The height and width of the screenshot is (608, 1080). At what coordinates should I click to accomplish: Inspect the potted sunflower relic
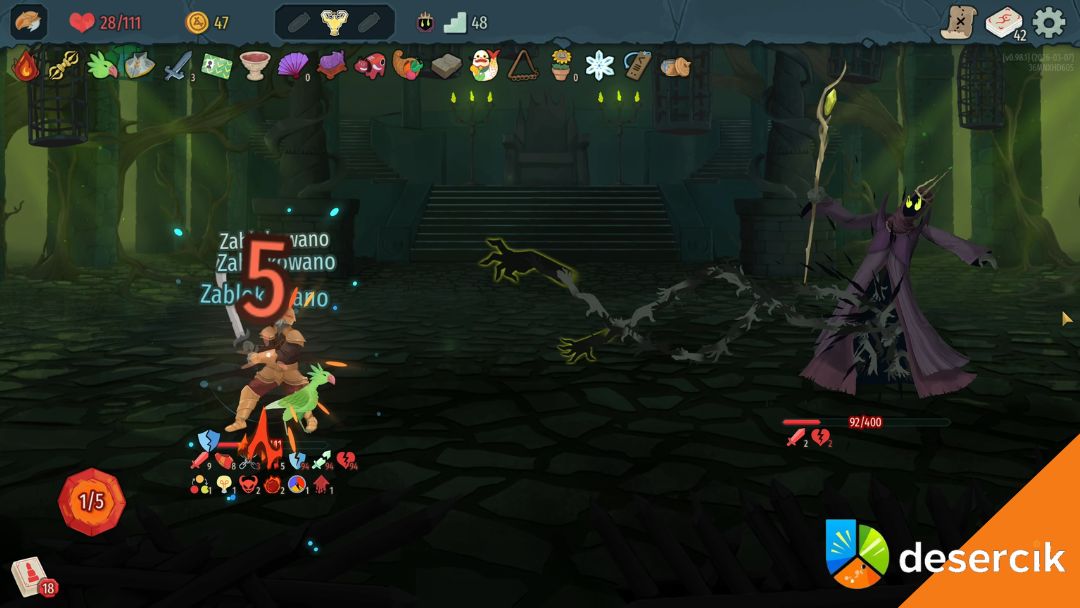(x=561, y=66)
